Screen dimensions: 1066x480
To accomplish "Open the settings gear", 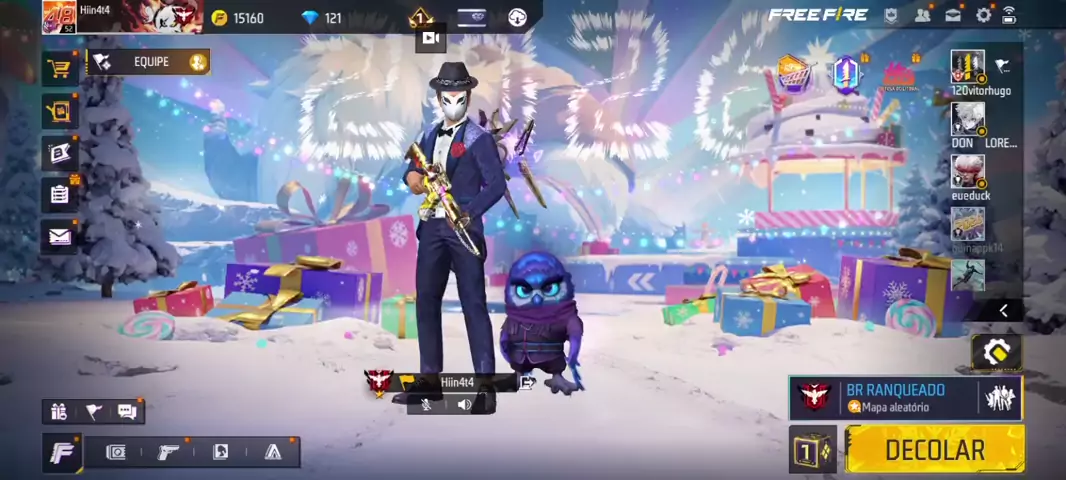I will [983, 15].
